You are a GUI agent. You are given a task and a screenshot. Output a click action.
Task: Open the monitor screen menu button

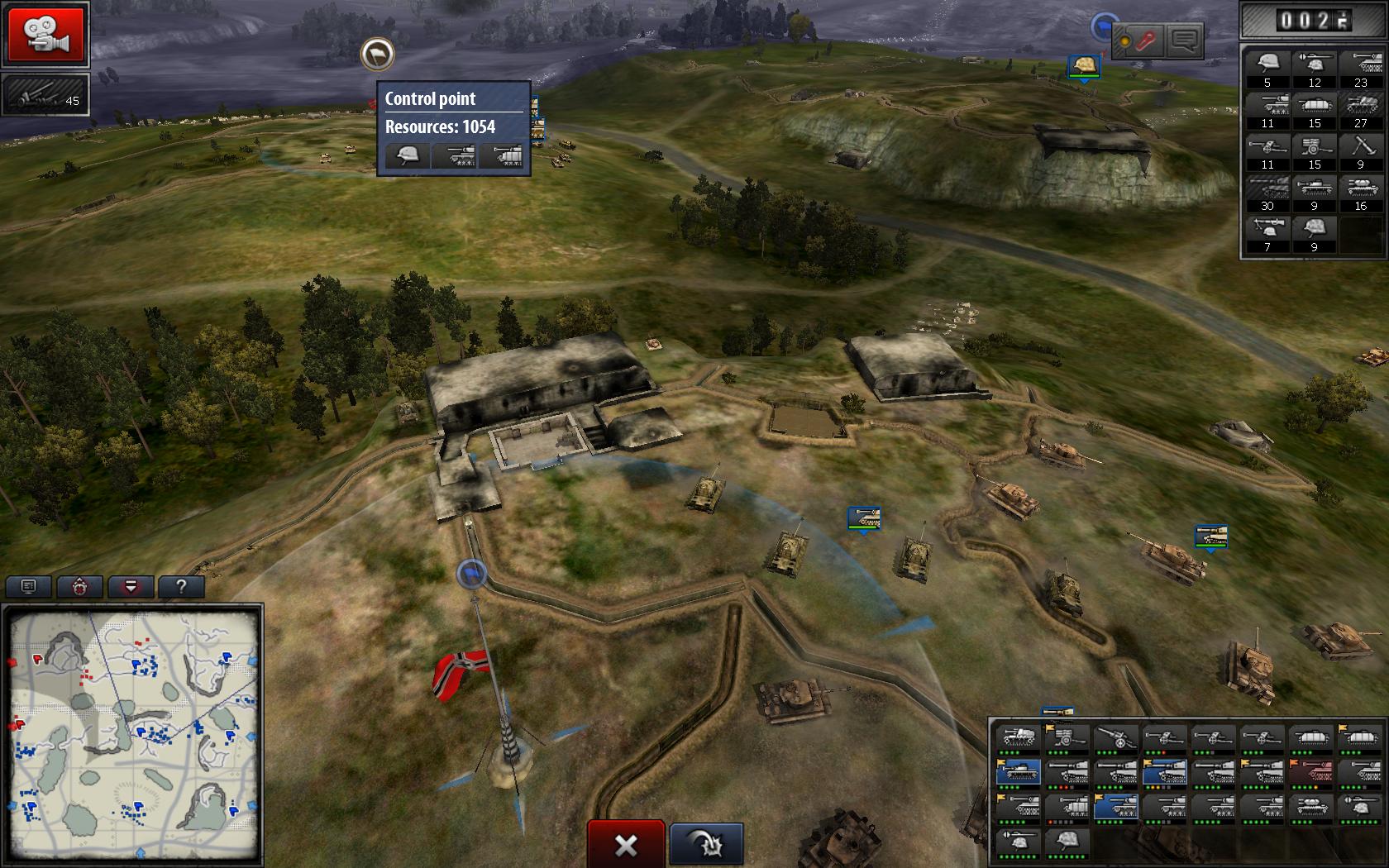click(29, 587)
